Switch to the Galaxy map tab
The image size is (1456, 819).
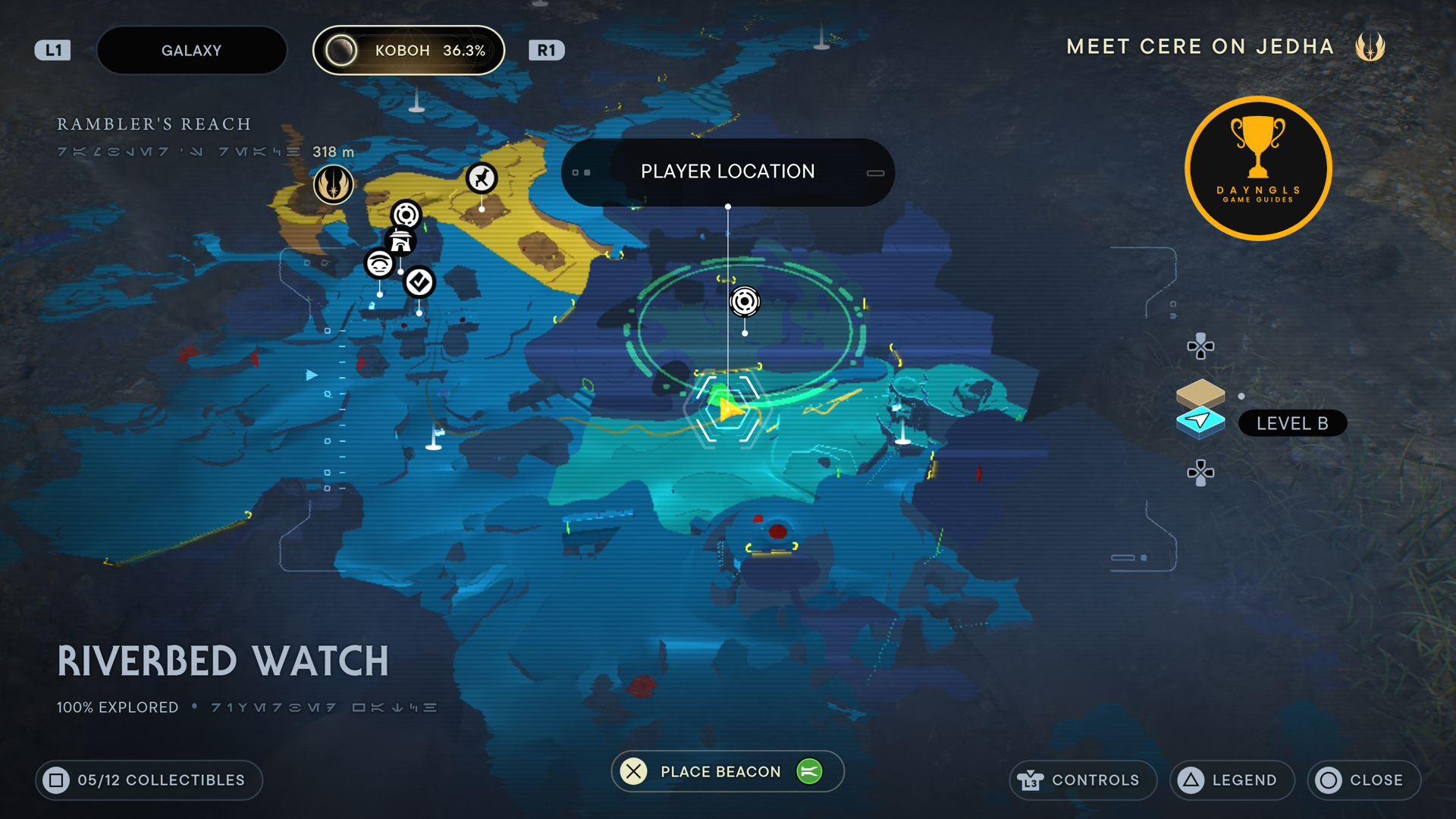coord(191,51)
